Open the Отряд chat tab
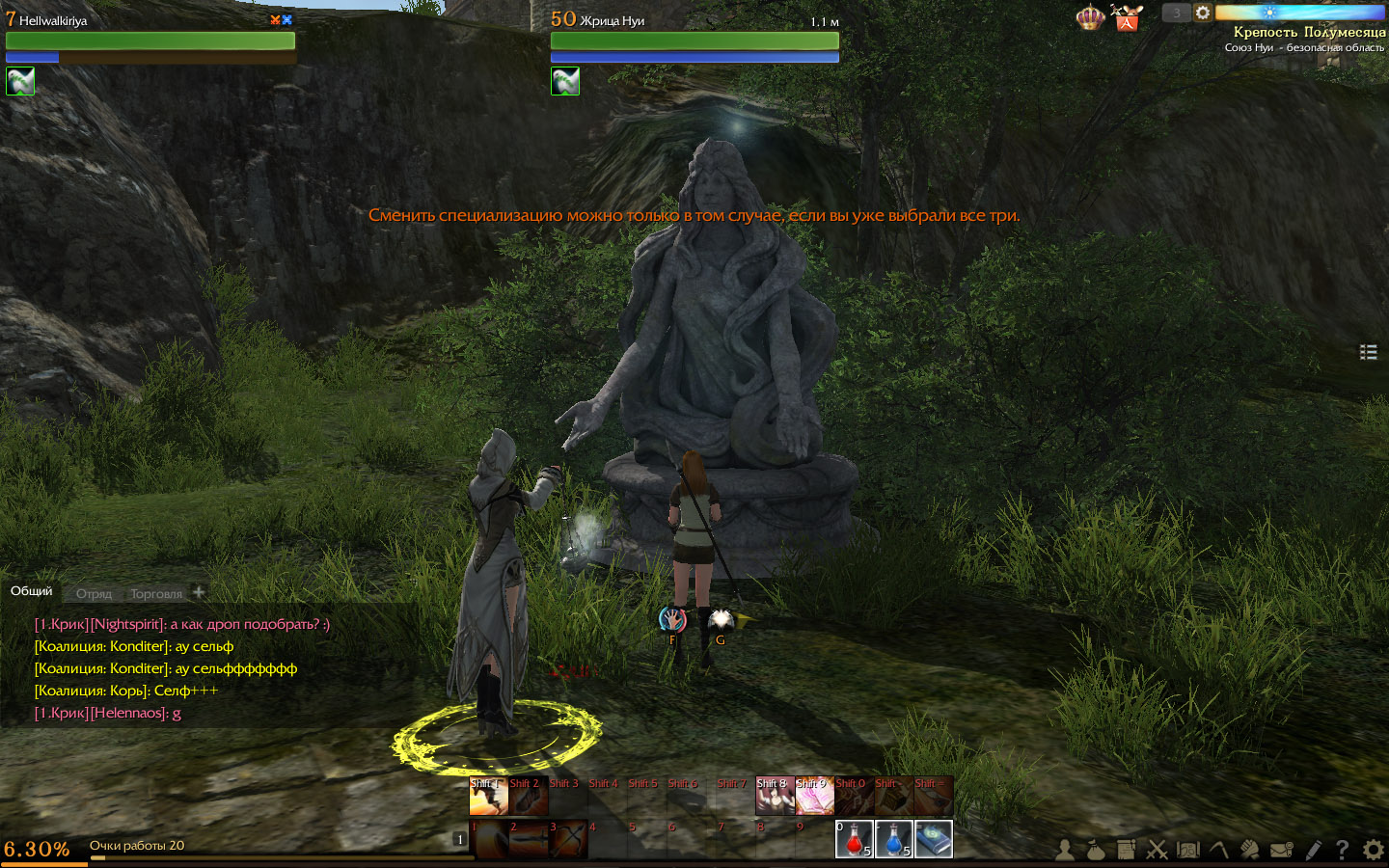 94,594
